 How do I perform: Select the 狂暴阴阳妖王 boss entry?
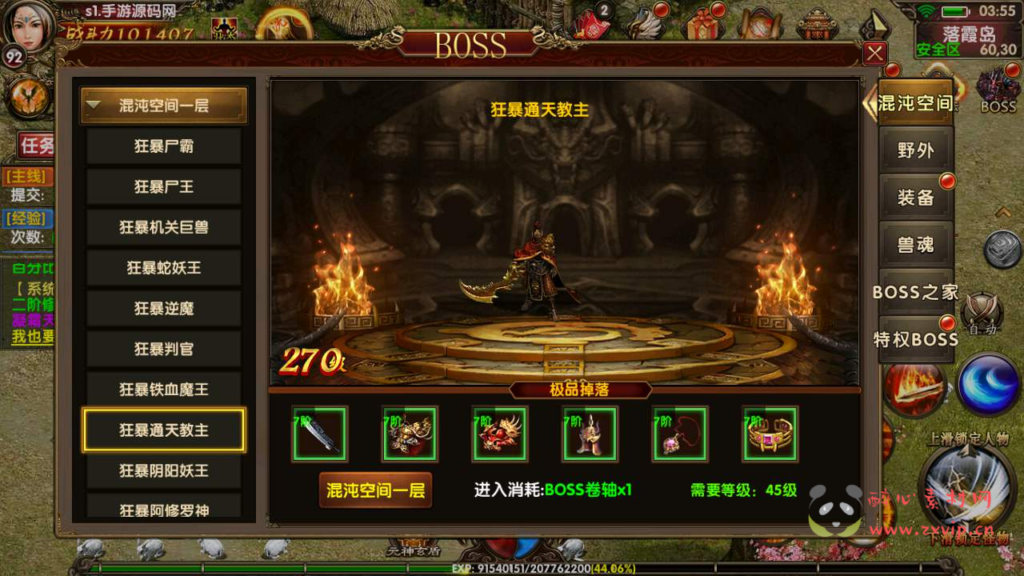(164, 470)
